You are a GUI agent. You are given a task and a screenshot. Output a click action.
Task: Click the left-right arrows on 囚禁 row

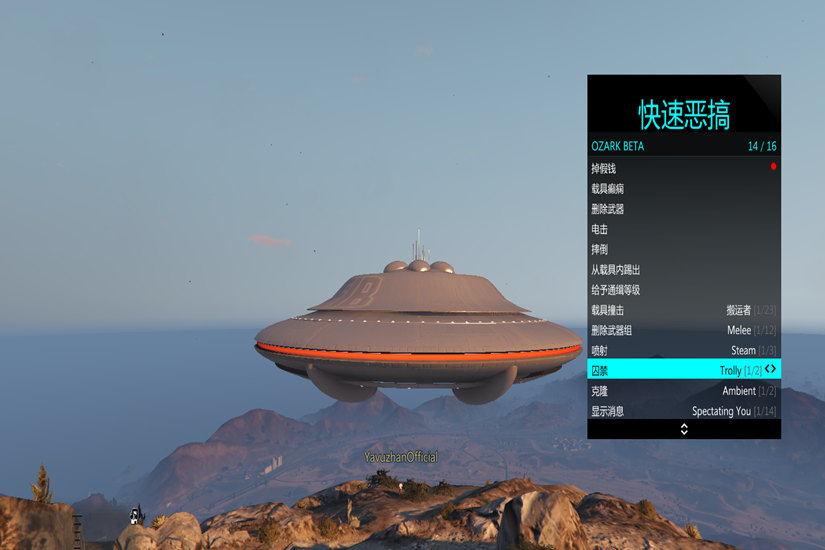coord(770,369)
